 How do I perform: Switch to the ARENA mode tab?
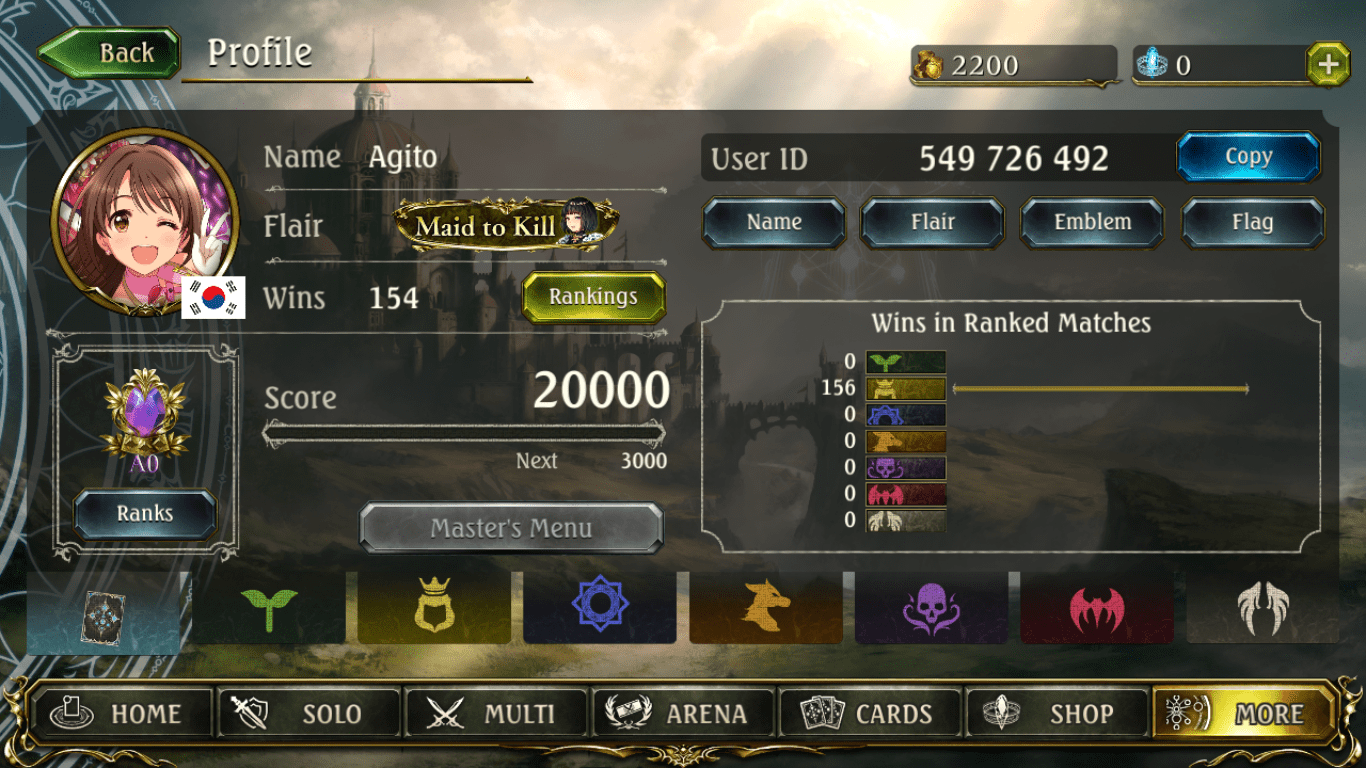(683, 713)
